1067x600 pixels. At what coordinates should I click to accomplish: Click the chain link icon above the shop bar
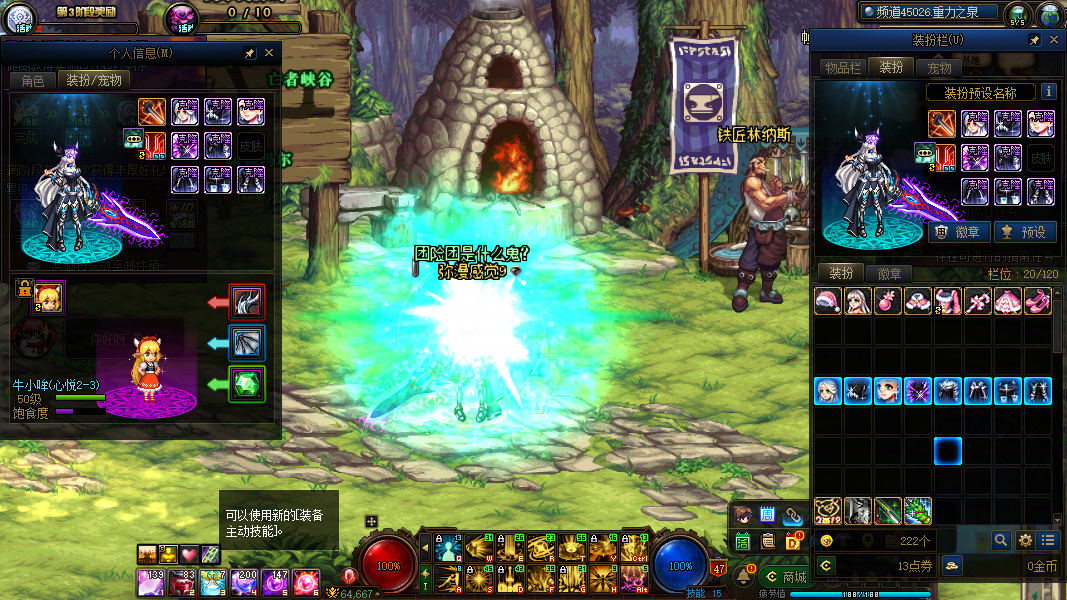point(792,515)
